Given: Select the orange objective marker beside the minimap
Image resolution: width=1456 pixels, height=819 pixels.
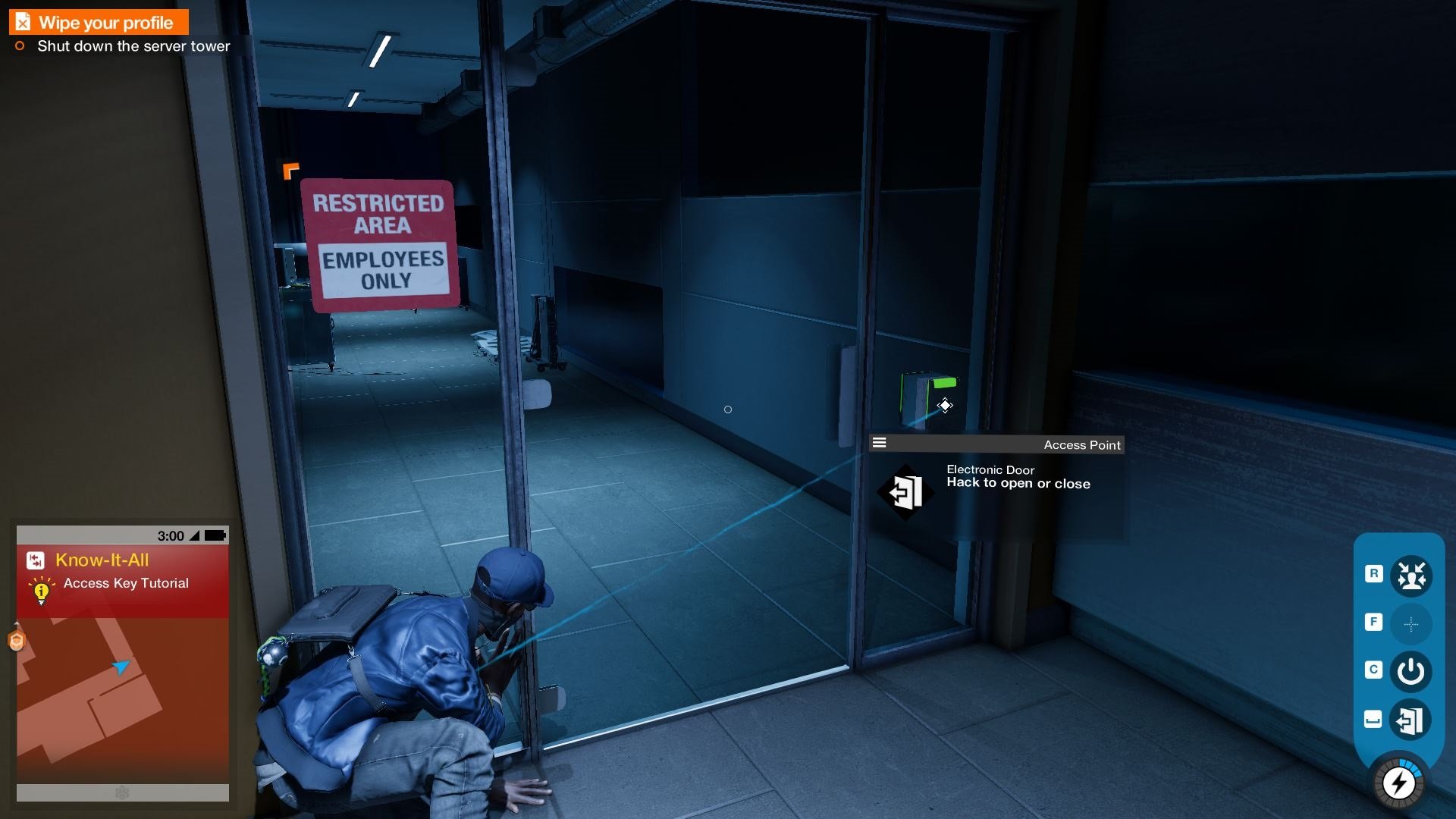Looking at the screenshot, I should tap(16, 641).
